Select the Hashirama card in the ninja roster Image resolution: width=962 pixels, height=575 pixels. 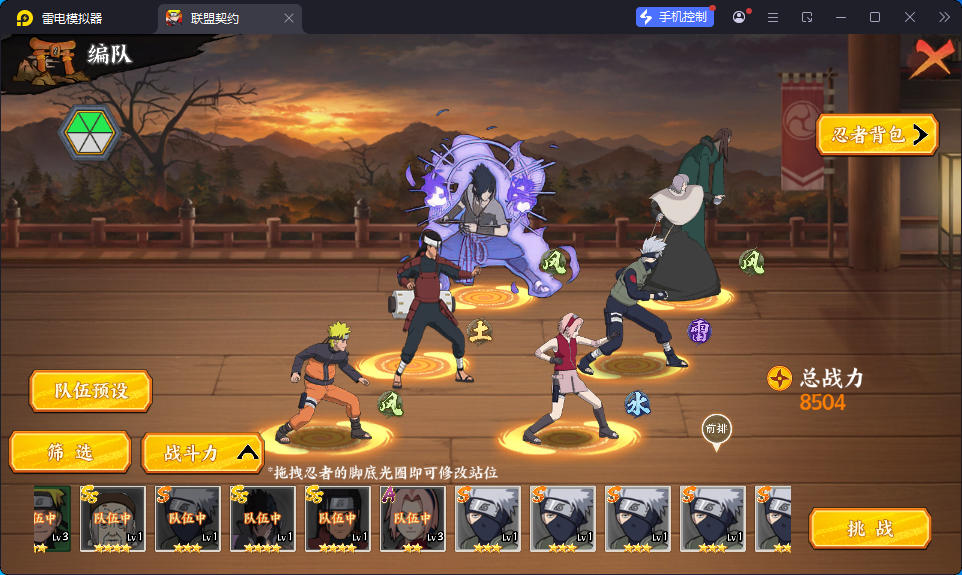337,519
